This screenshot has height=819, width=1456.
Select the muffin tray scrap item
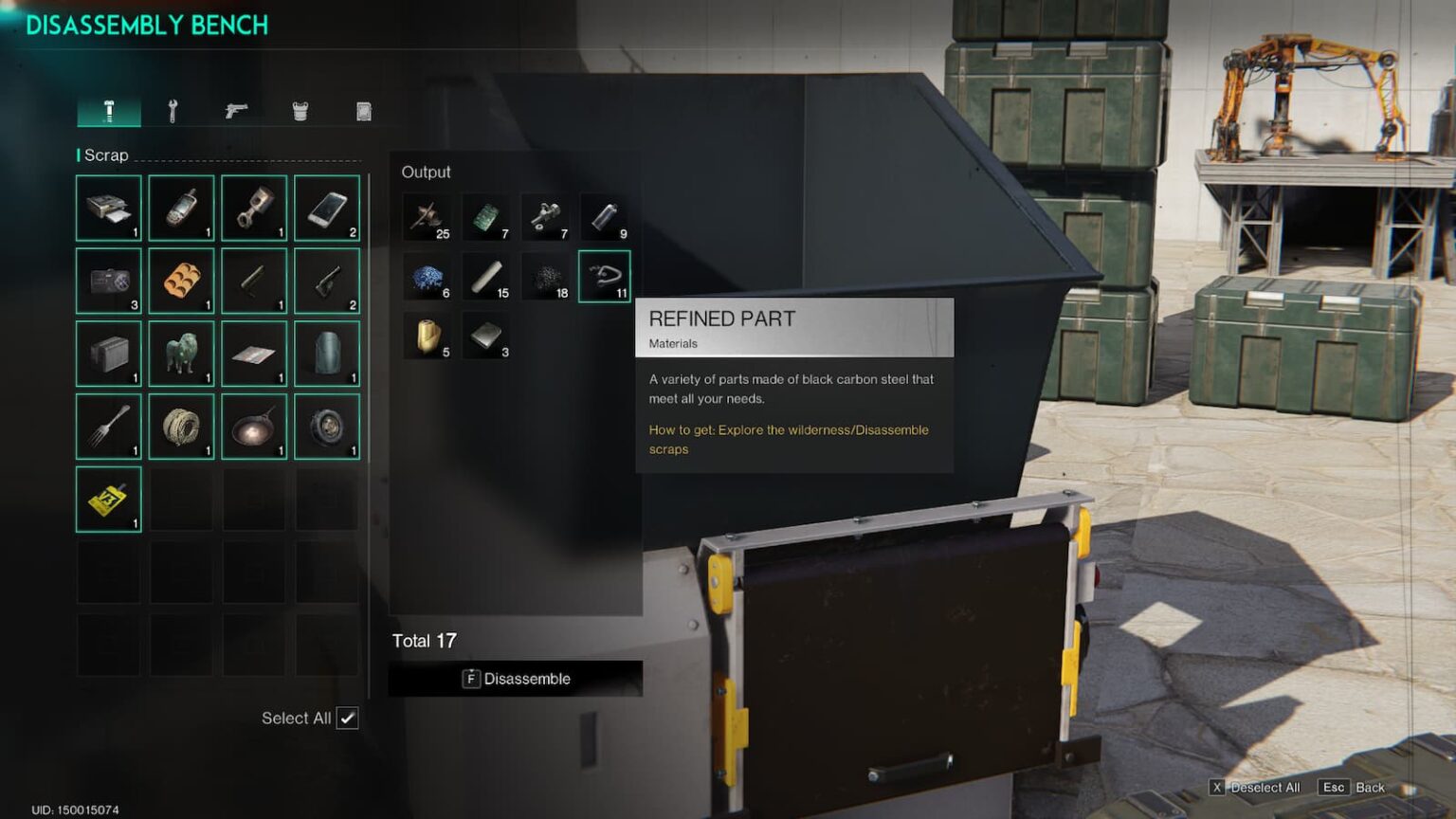(181, 281)
